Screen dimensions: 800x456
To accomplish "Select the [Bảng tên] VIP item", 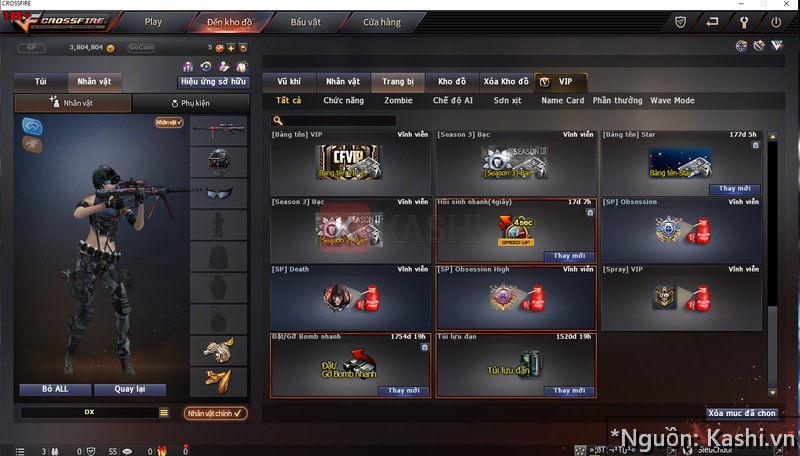I will click(x=351, y=163).
